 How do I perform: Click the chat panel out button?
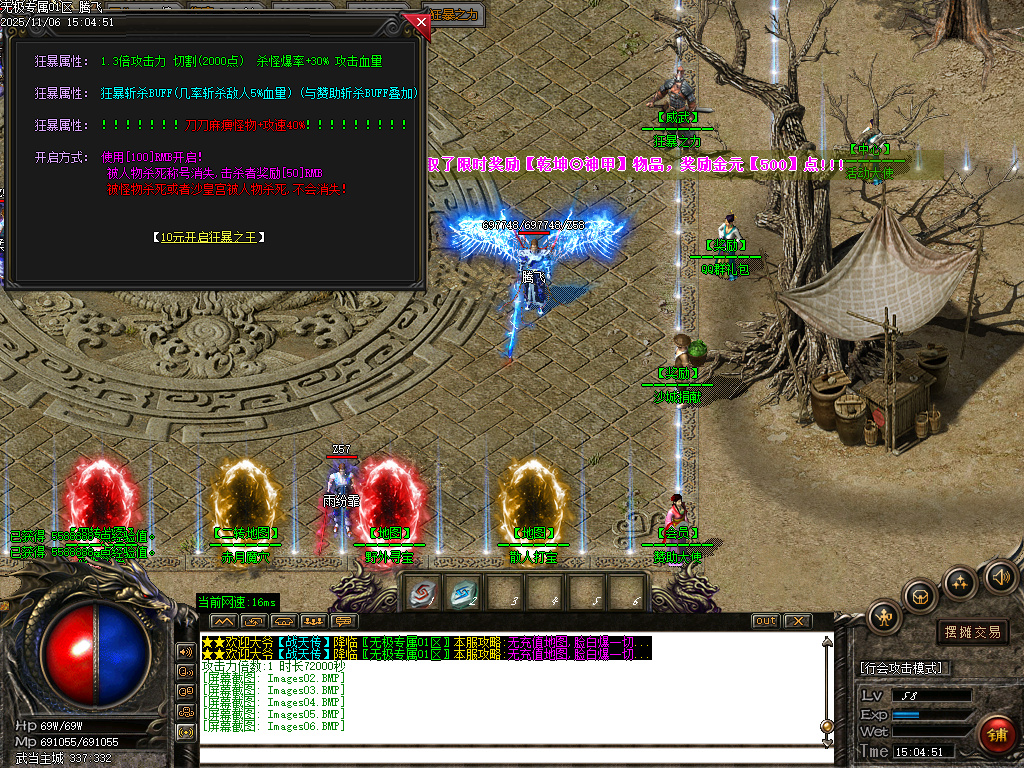click(765, 621)
